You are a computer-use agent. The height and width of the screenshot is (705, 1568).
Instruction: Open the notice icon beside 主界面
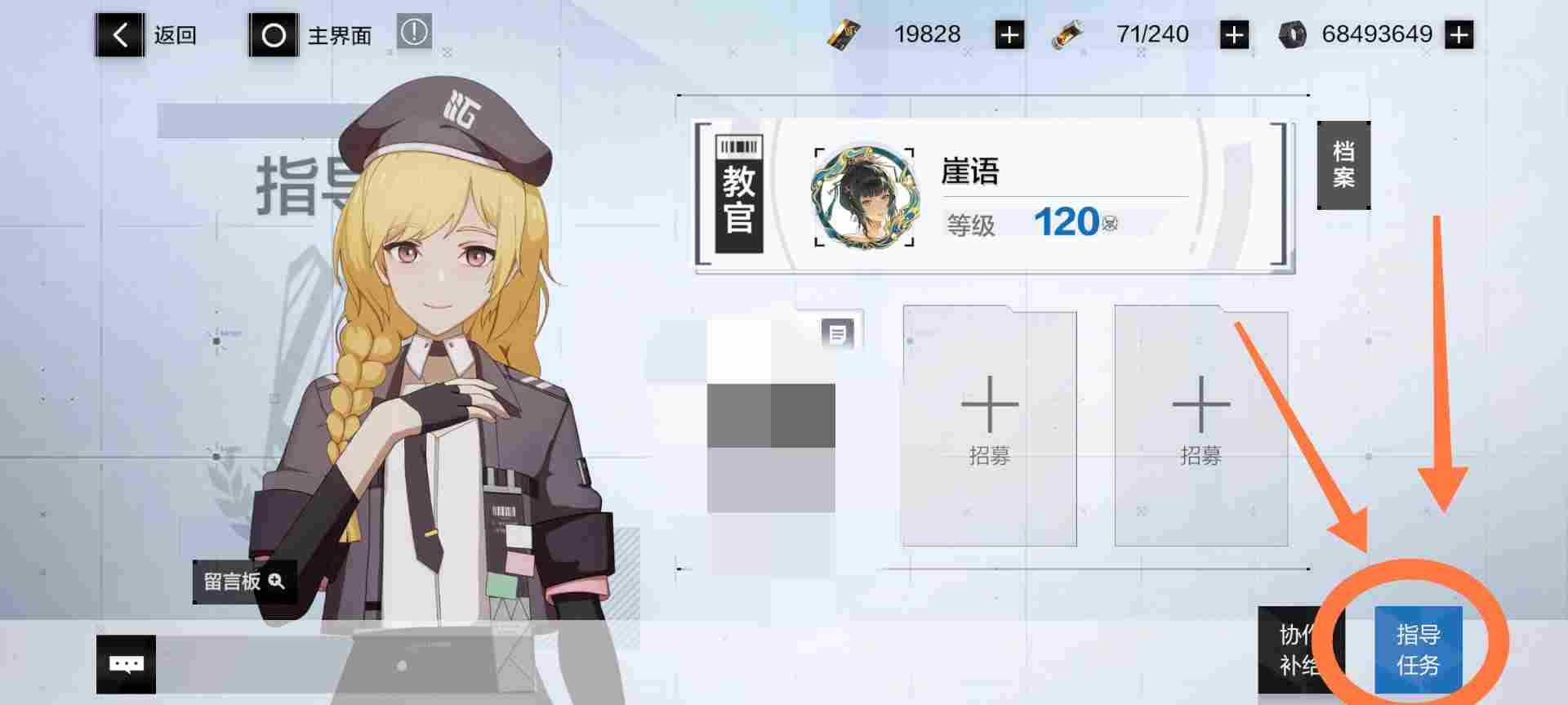pos(413,34)
